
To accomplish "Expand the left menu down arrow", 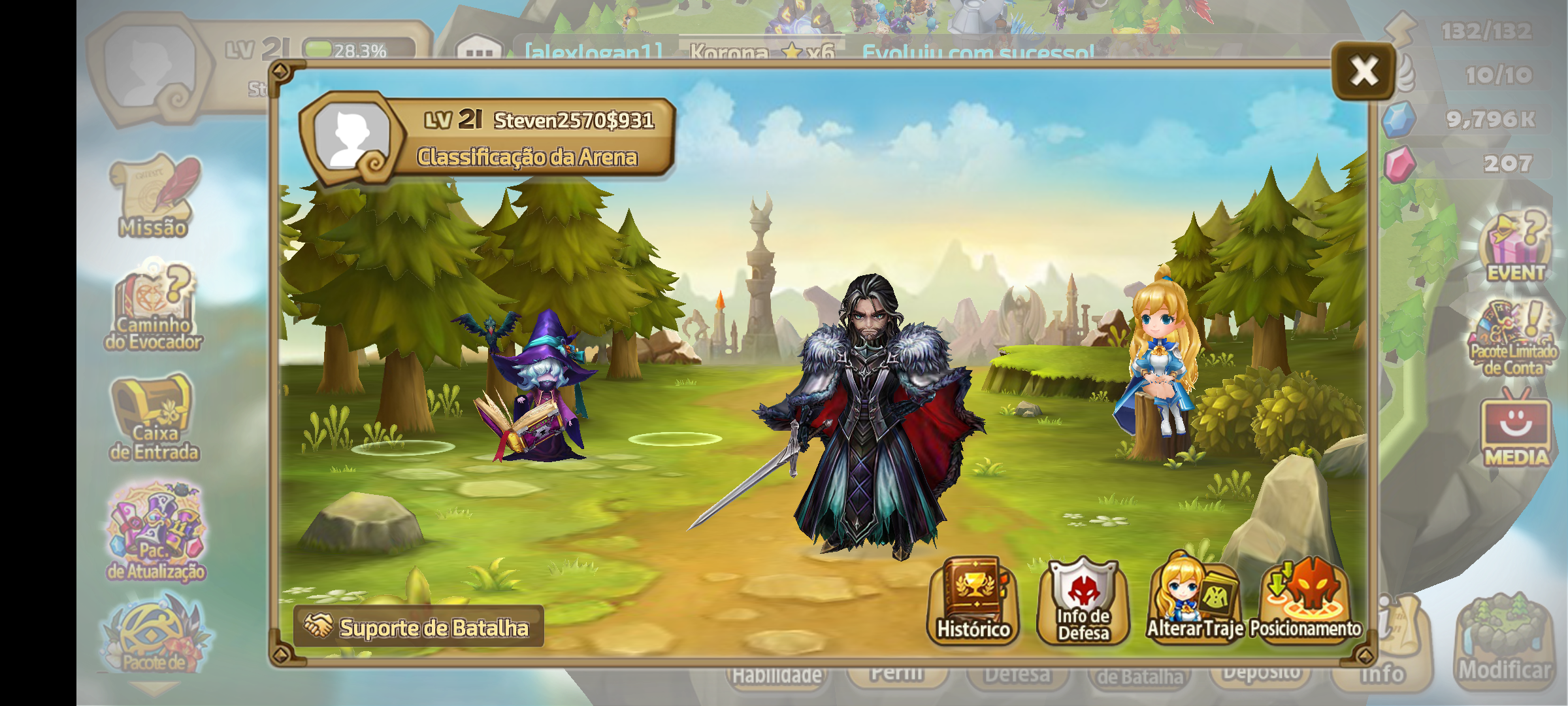I will tap(154, 688).
